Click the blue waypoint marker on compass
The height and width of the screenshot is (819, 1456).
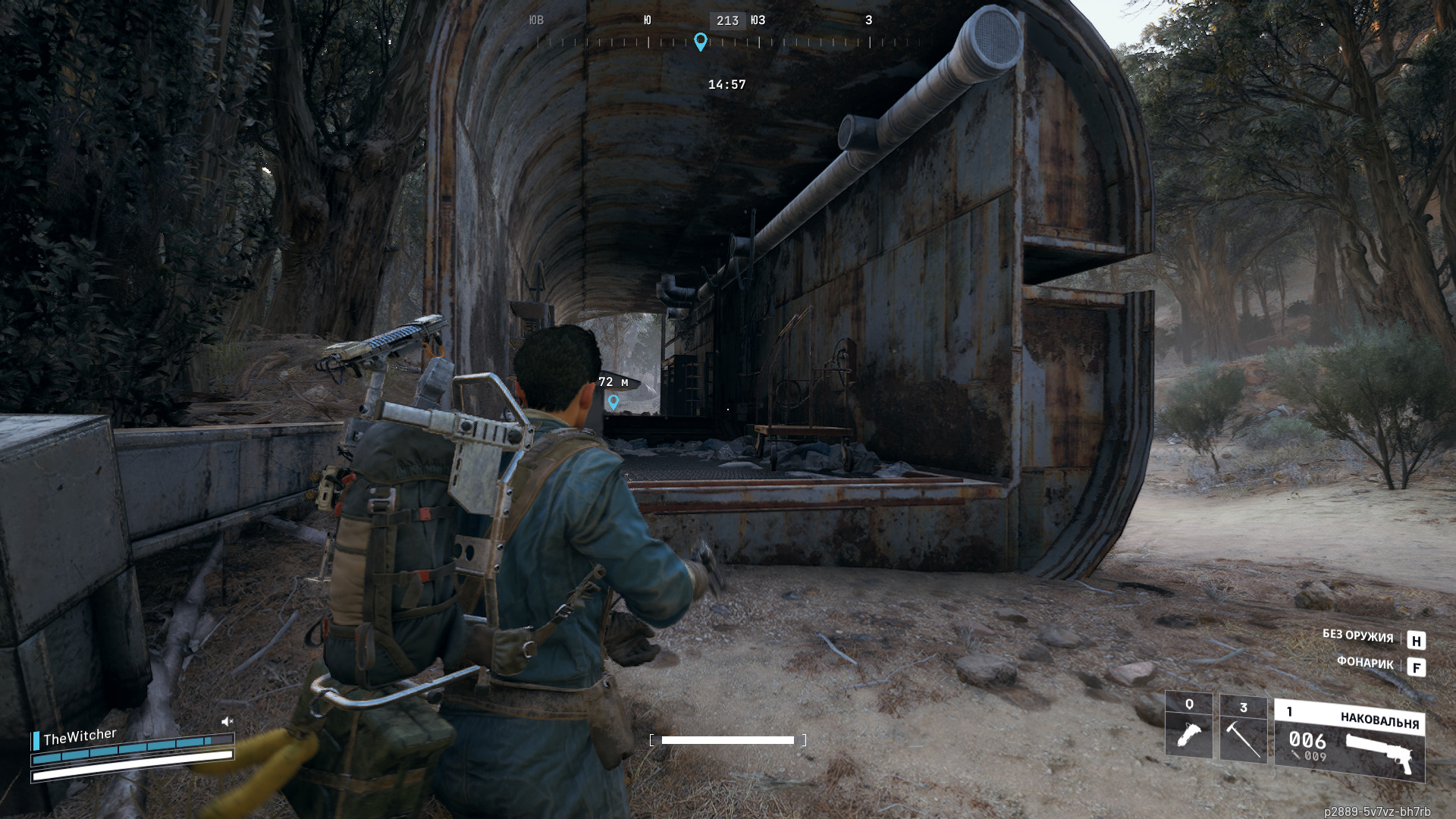point(701,42)
